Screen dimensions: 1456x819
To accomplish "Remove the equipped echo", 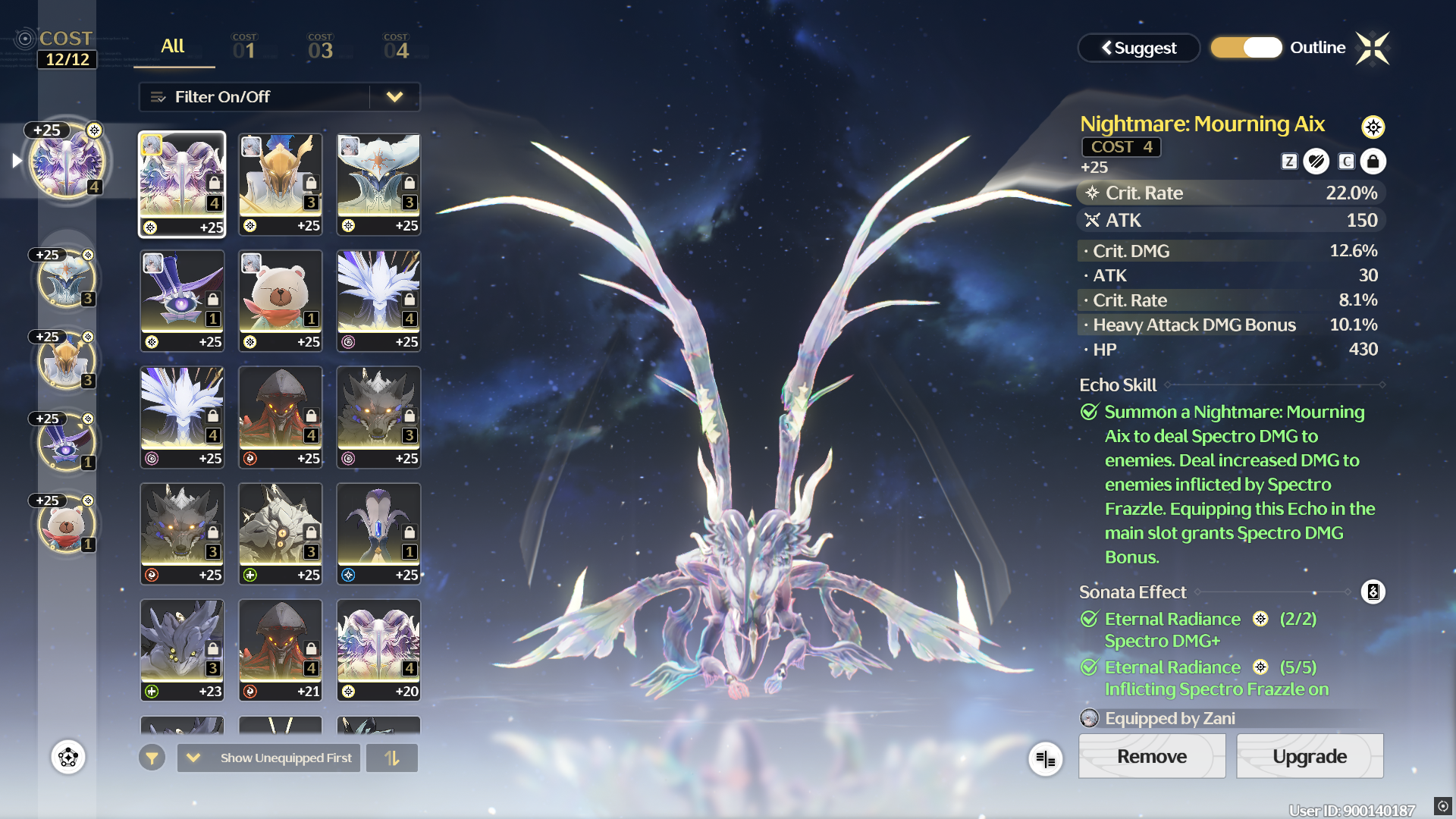I will (1151, 756).
